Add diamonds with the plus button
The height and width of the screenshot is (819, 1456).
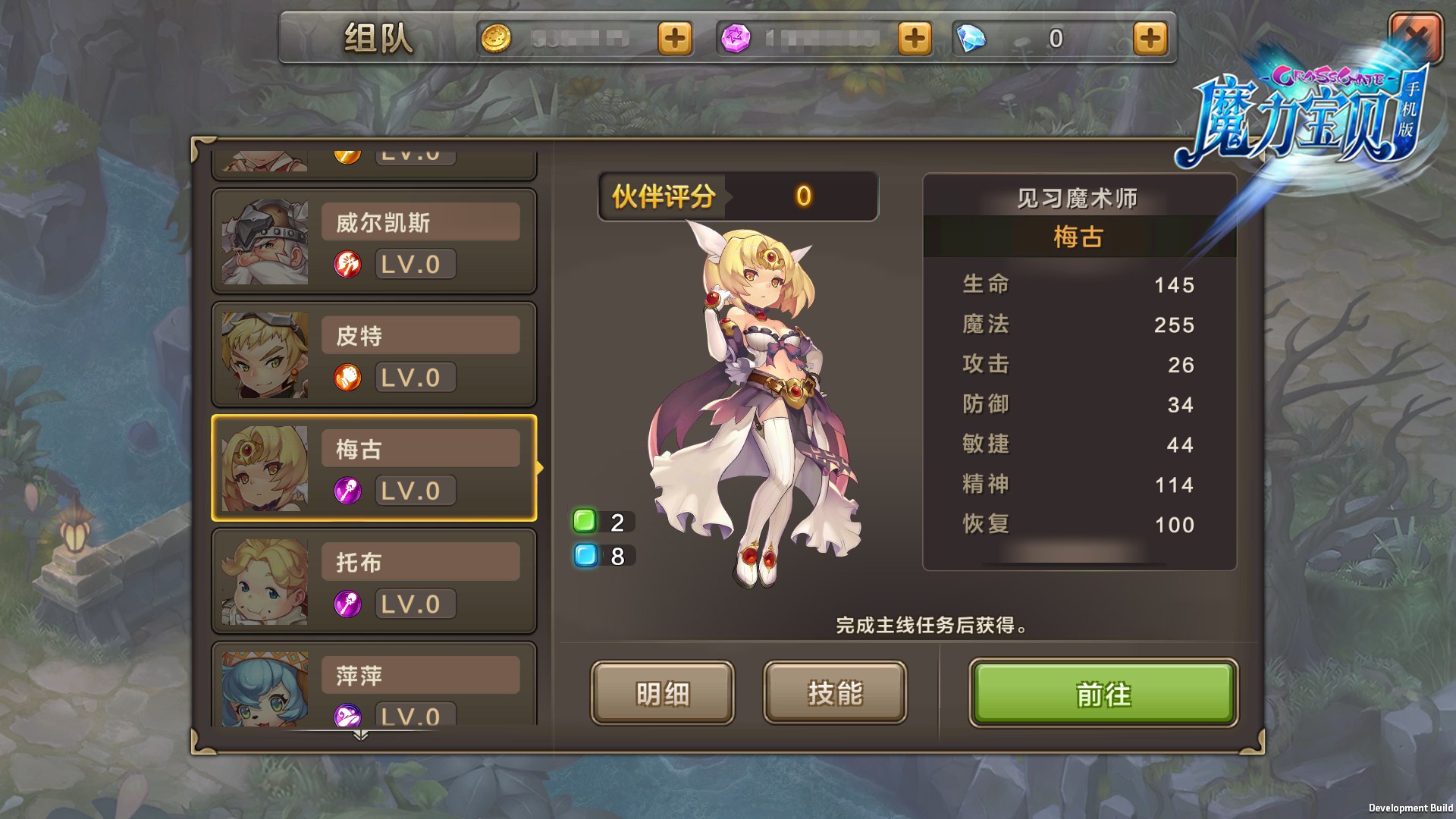click(x=1150, y=38)
